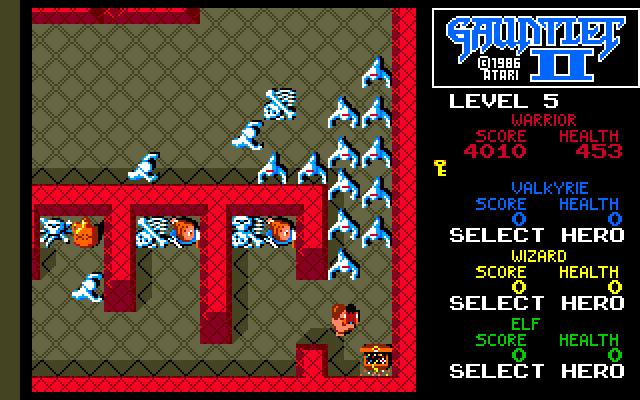Choose Select Hero under Wizard
The image size is (640, 400).
534,303
